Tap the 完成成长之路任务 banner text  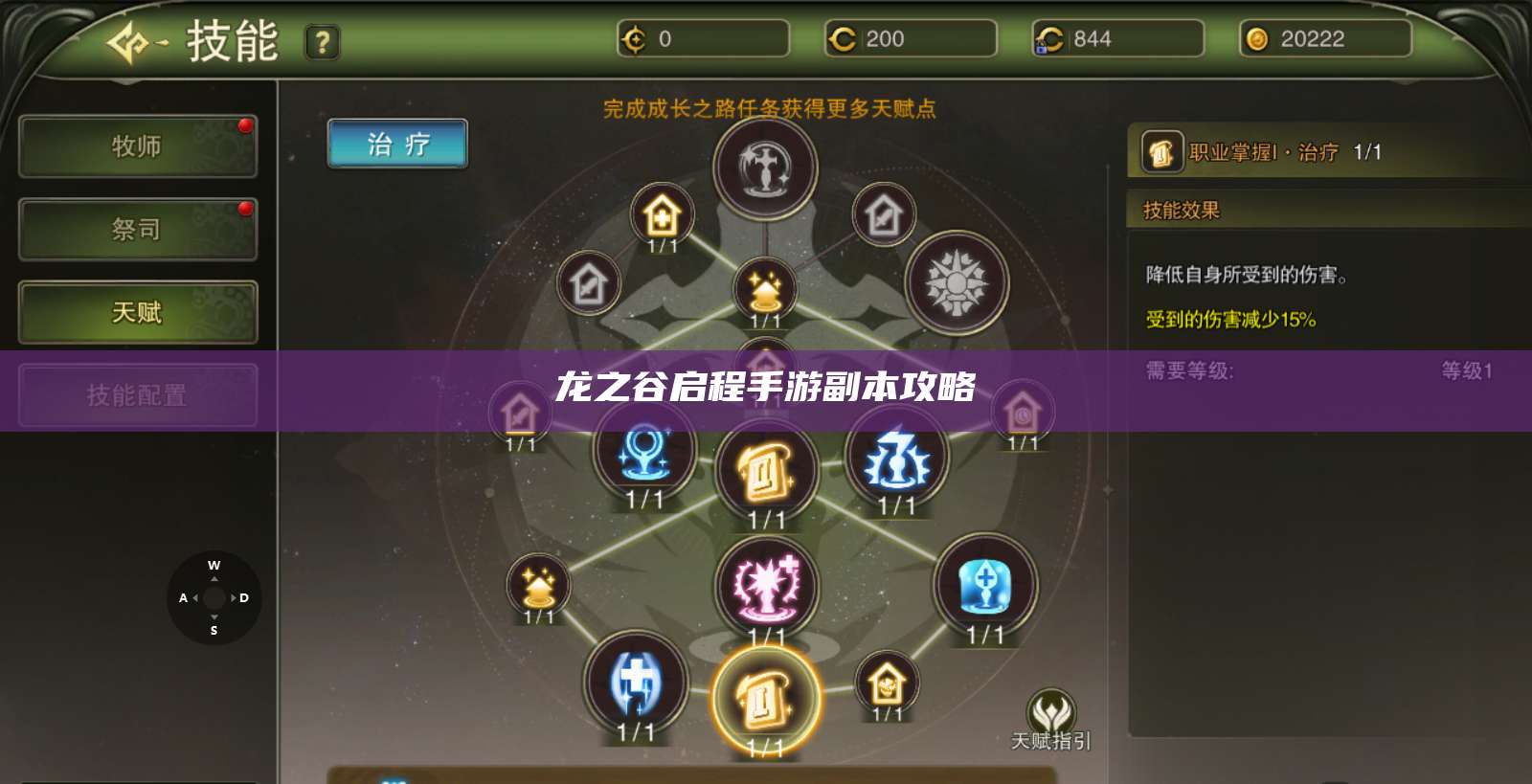pyautogui.click(x=769, y=108)
